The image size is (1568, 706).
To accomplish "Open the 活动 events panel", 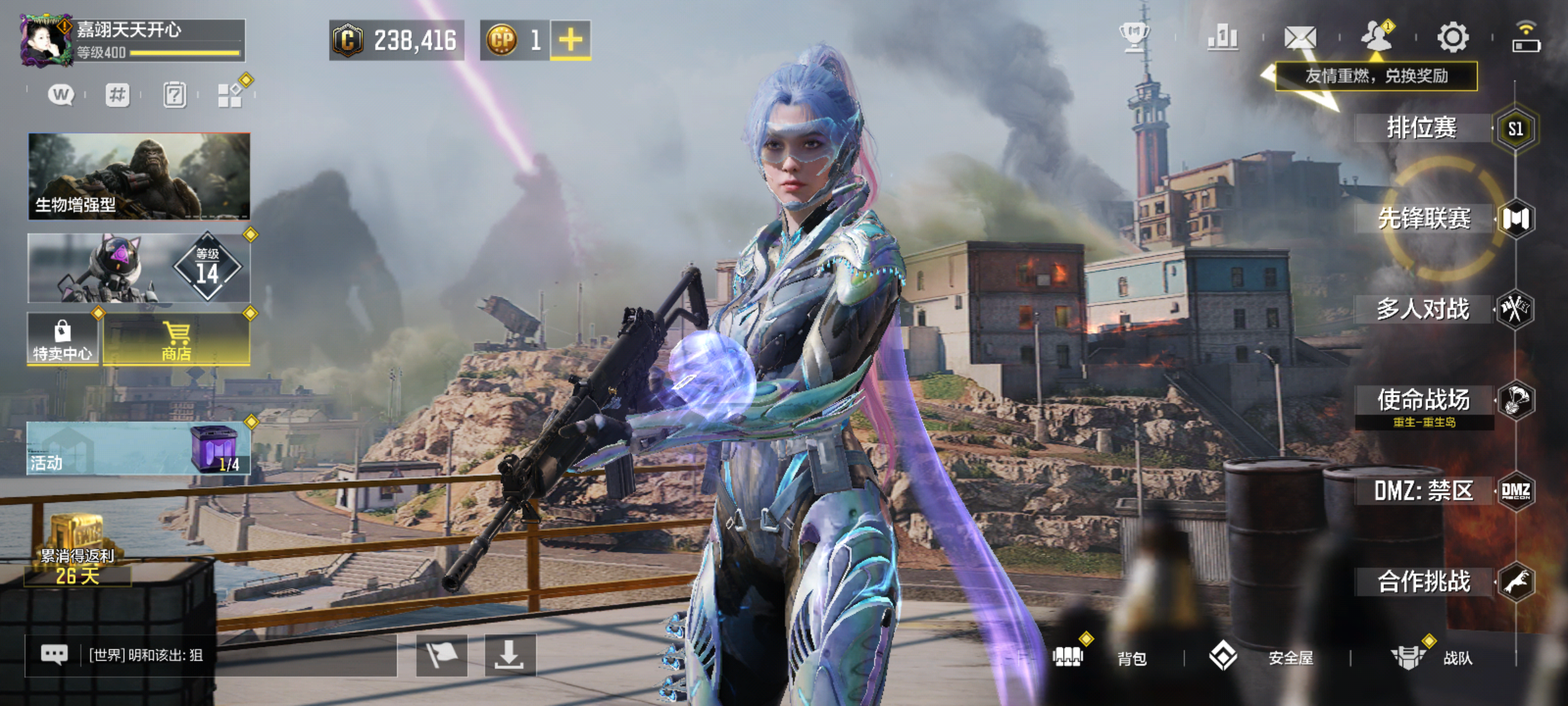I will pos(139,448).
